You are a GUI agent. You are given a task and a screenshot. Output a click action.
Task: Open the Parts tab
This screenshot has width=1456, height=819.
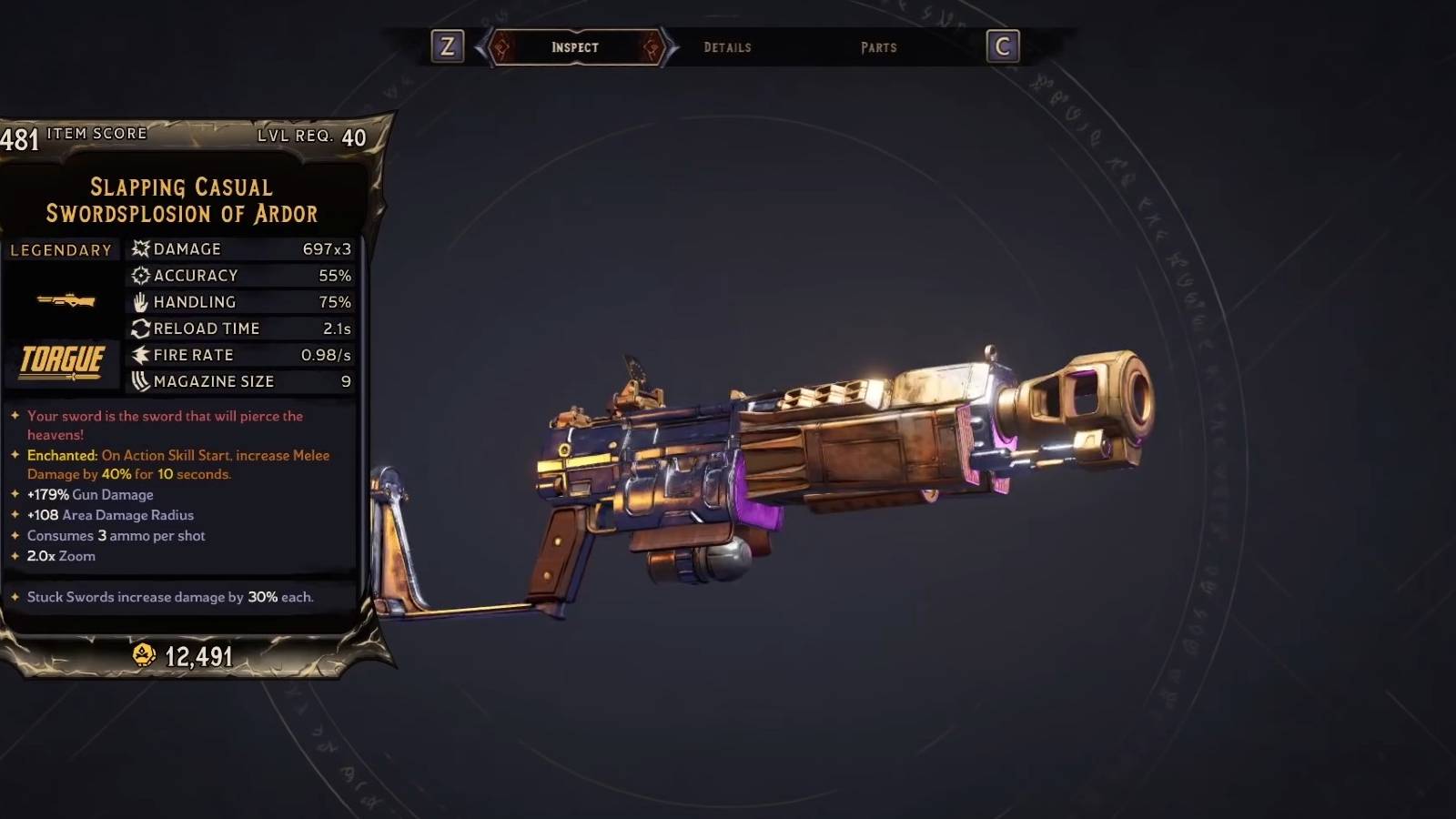(x=878, y=47)
